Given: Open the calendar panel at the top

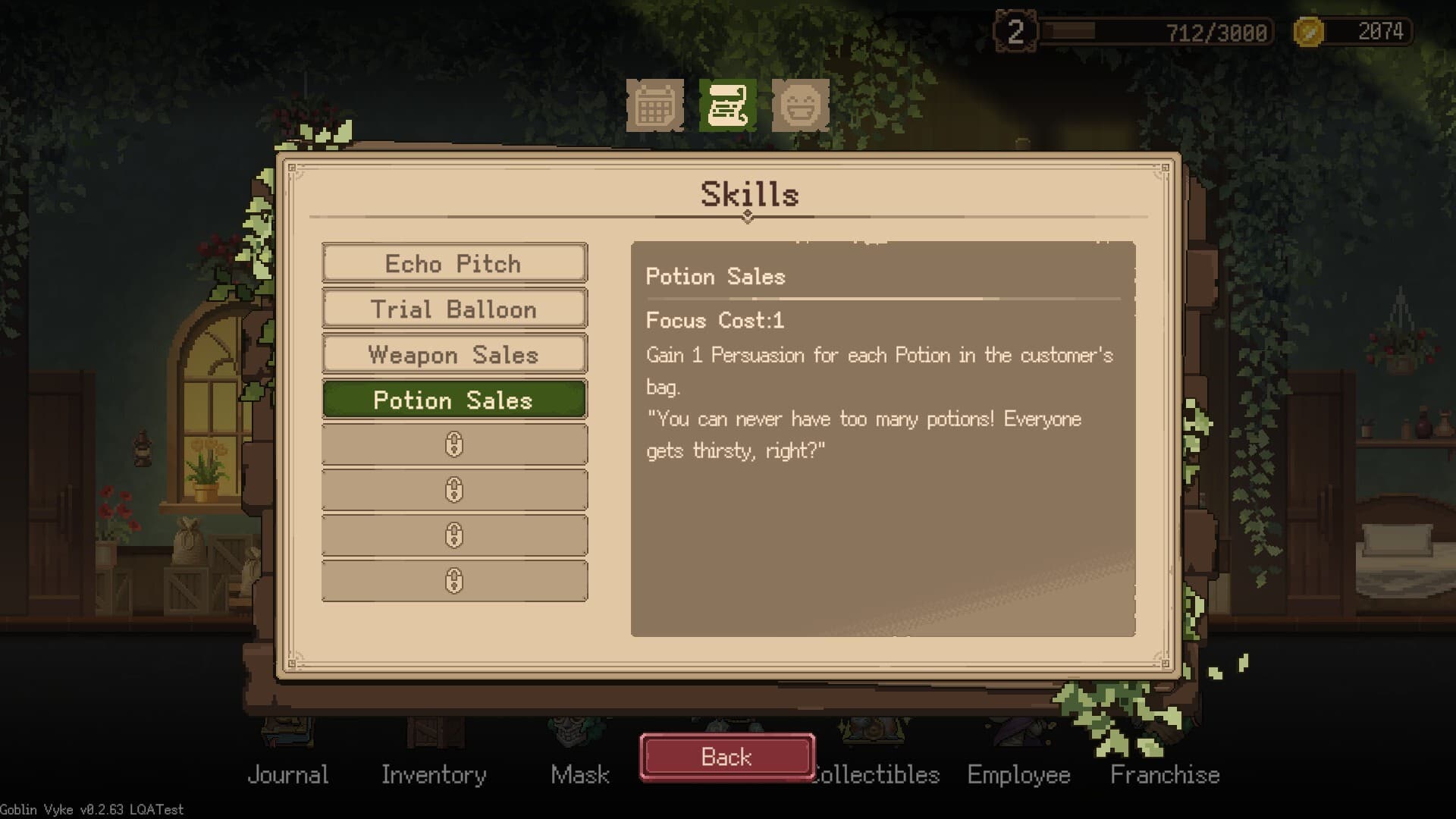Looking at the screenshot, I should click(x=657, y=106).
